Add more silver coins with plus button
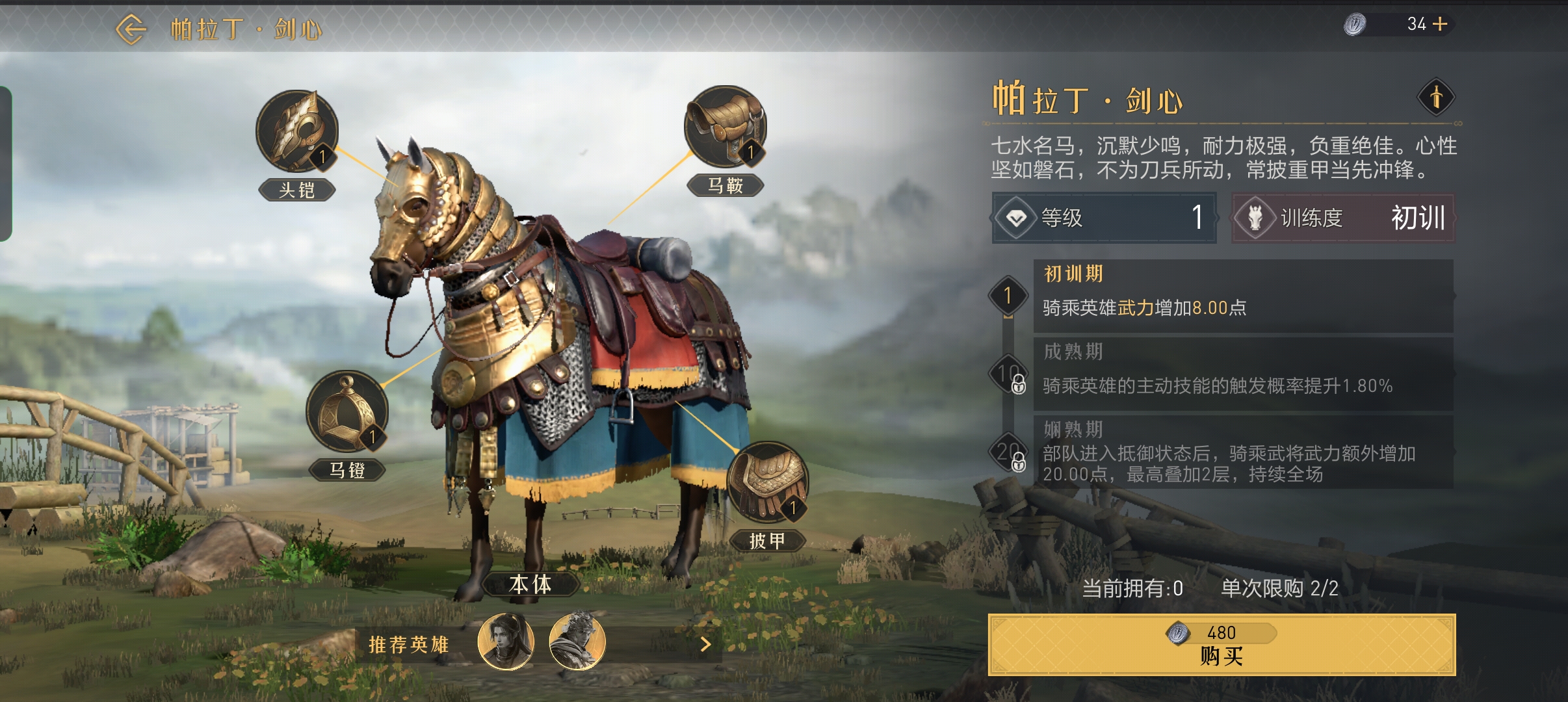Image resolution: width=1568 pixels, height=702 pixels. pyautogui.click(x=1441, y=25)
